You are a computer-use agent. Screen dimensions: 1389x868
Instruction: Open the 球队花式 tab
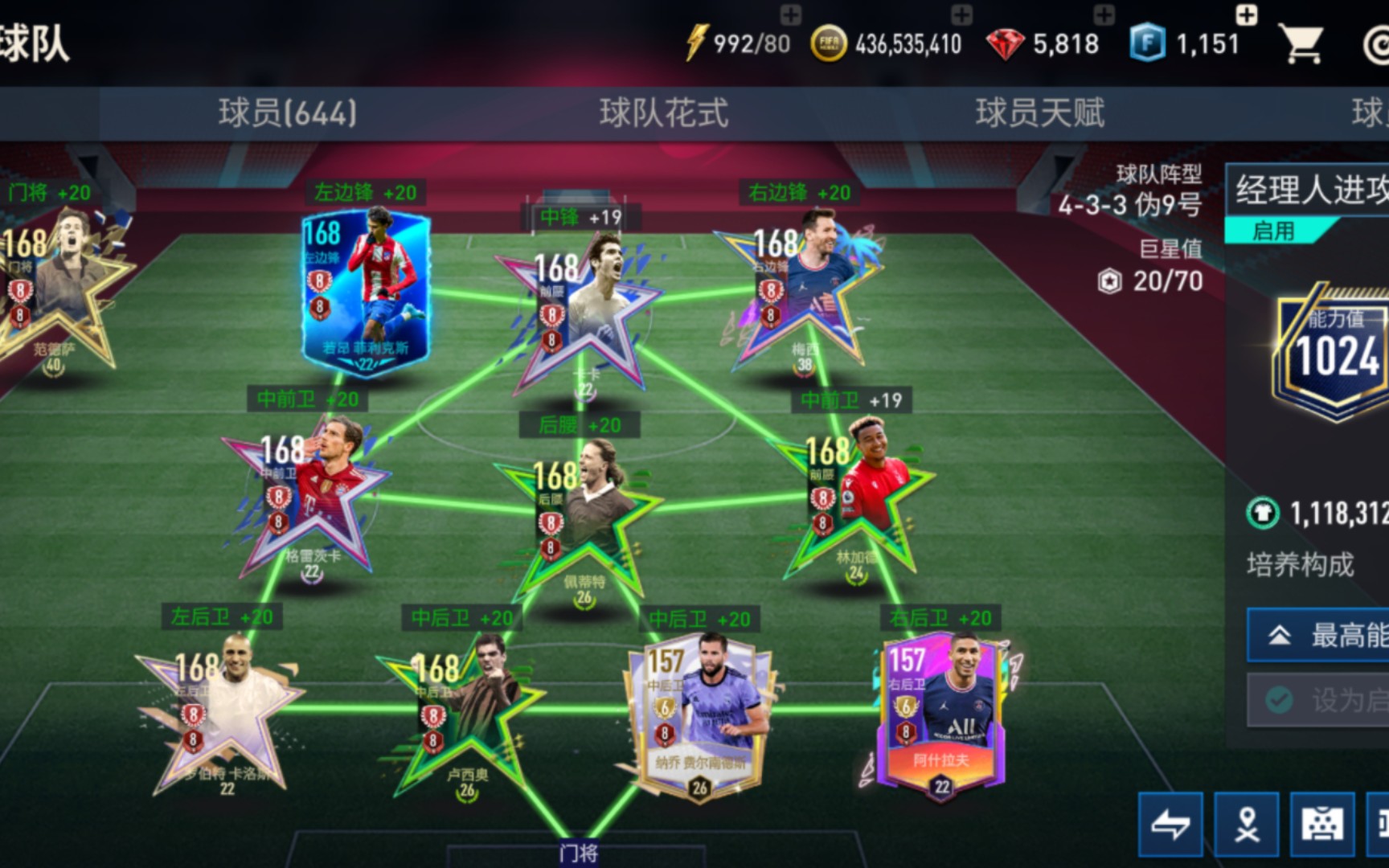(x=664, y=113)
